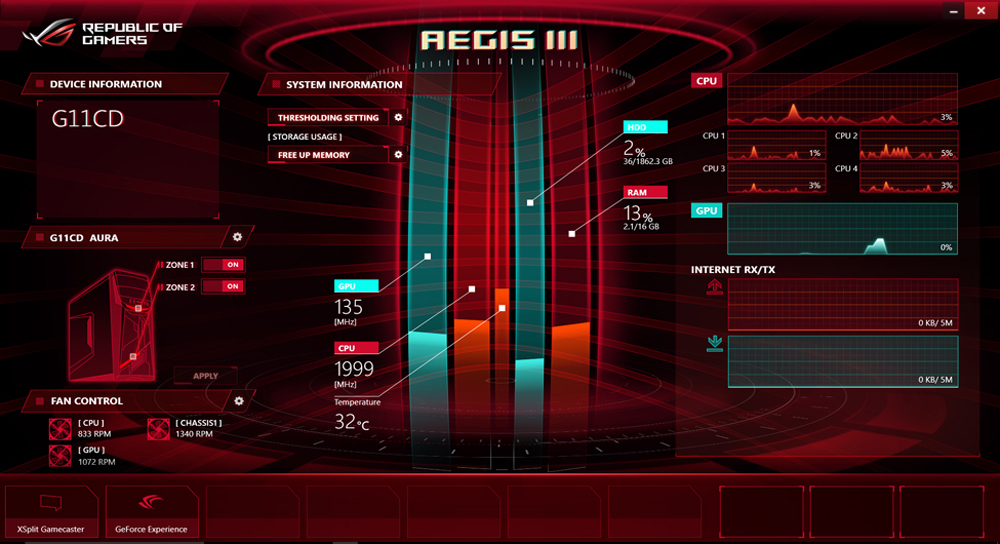1000x544 pixels.
Task: Open the Thresholding Setting panel
Action: [x=327, y=118]
